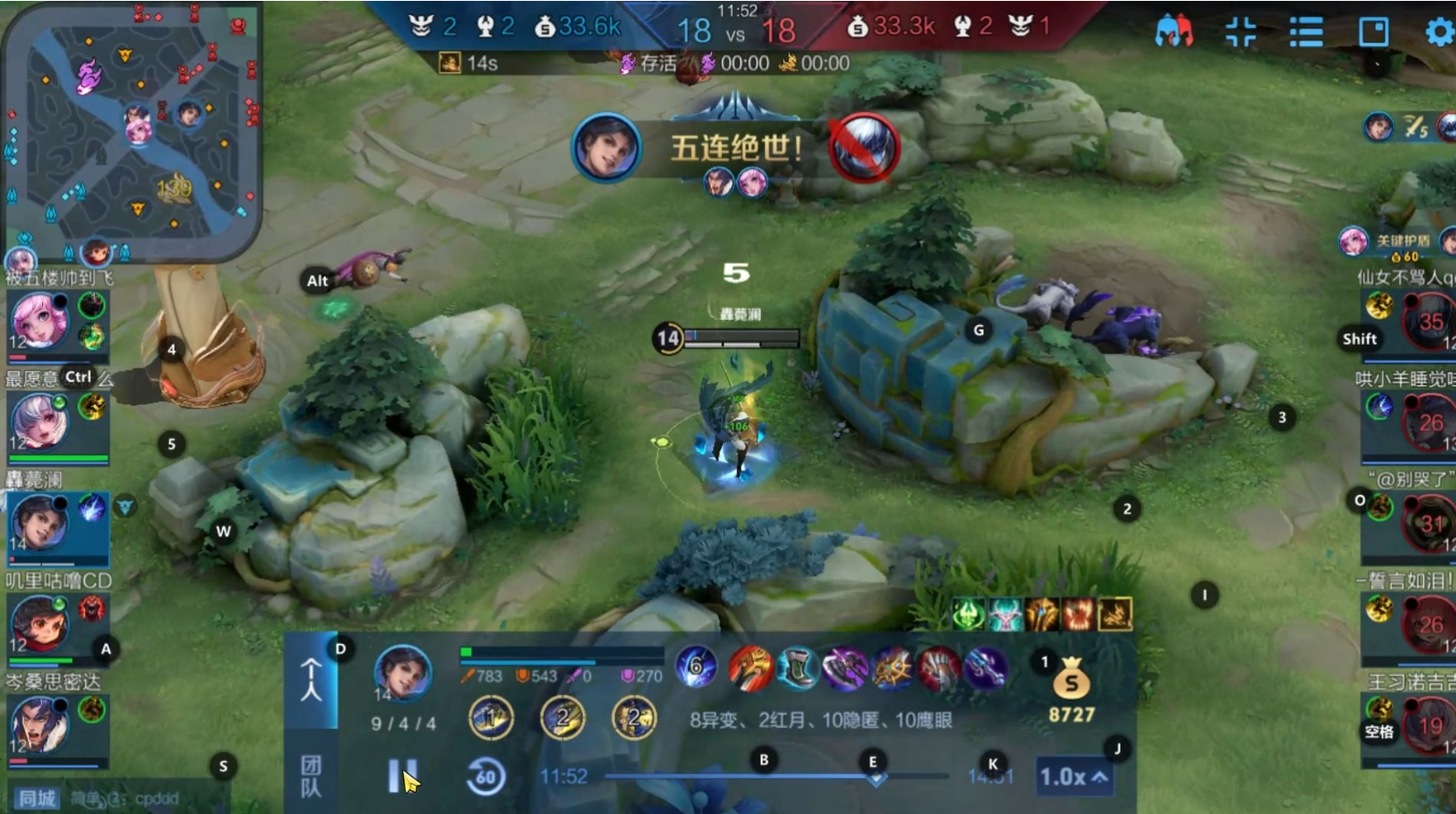
Task: Inspect the red blade item icon
Action: coord(750,669)
